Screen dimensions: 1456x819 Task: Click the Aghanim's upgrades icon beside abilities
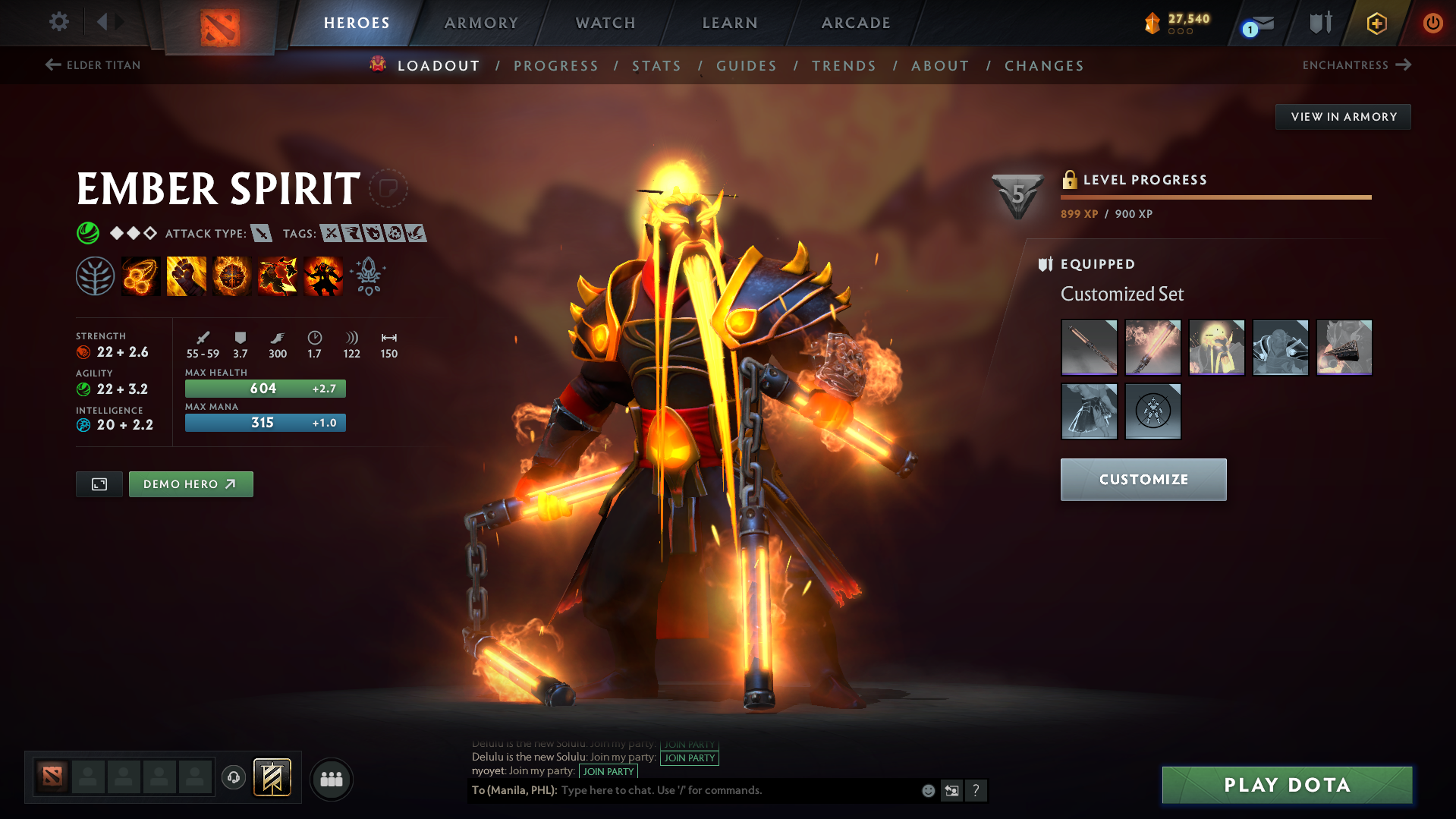pyautogui.click(x=368, y=277)
